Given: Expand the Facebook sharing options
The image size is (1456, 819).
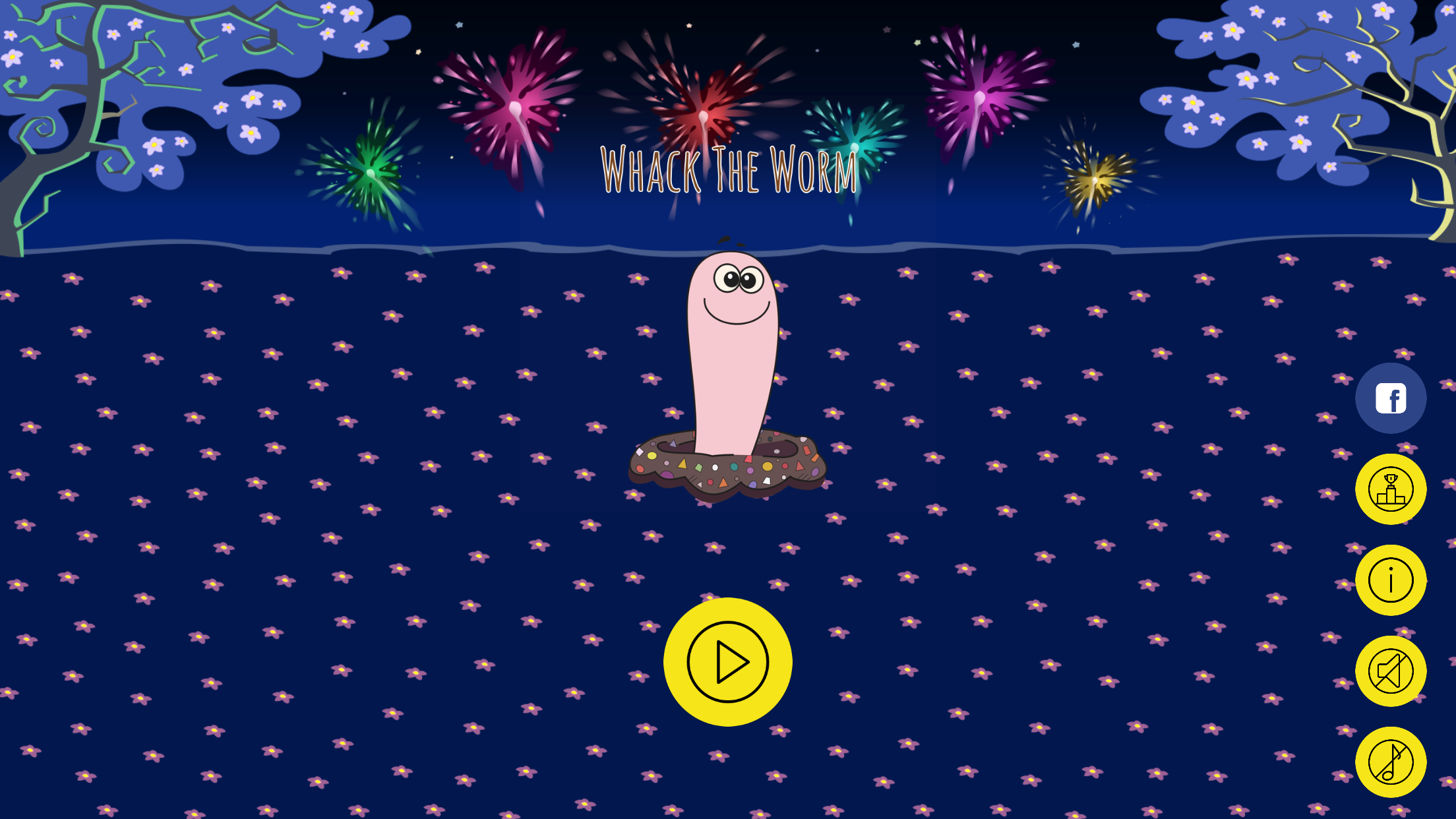Looking at the screenshot, I should pyautogui.click(x=1391, y=398).
